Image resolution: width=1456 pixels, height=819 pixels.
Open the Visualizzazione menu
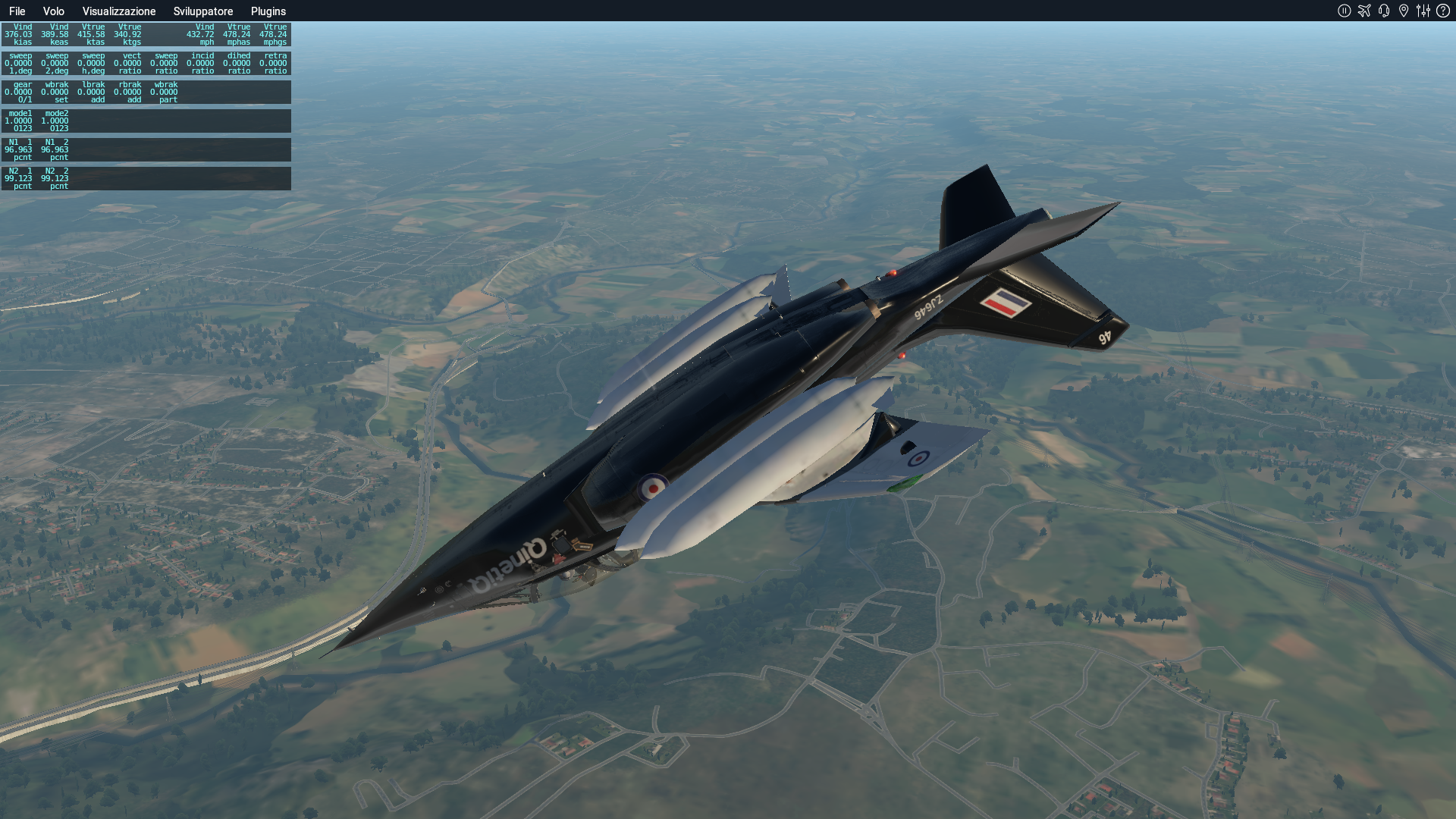pos(119,11)
